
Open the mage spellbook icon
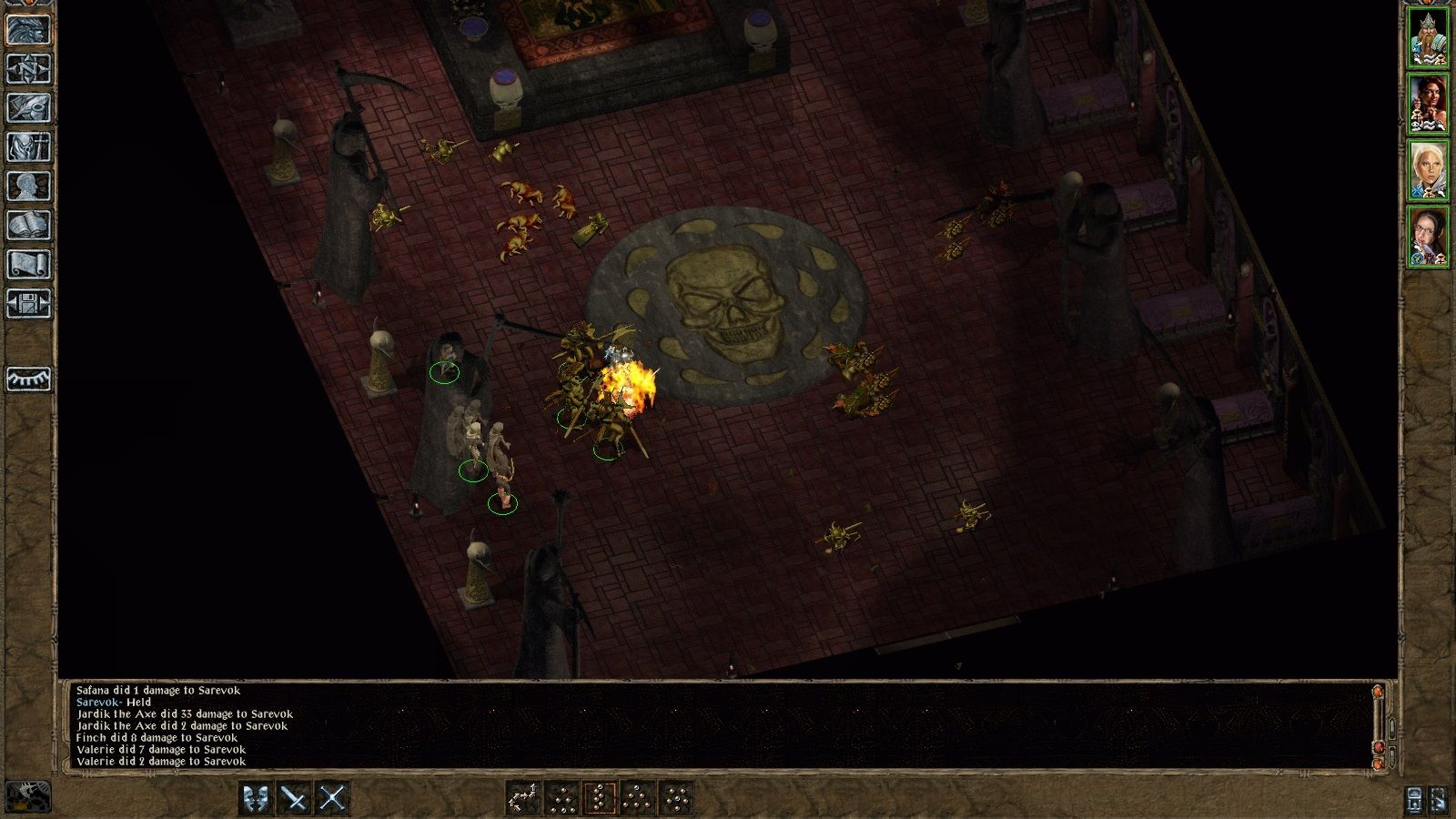coord(28,225)
